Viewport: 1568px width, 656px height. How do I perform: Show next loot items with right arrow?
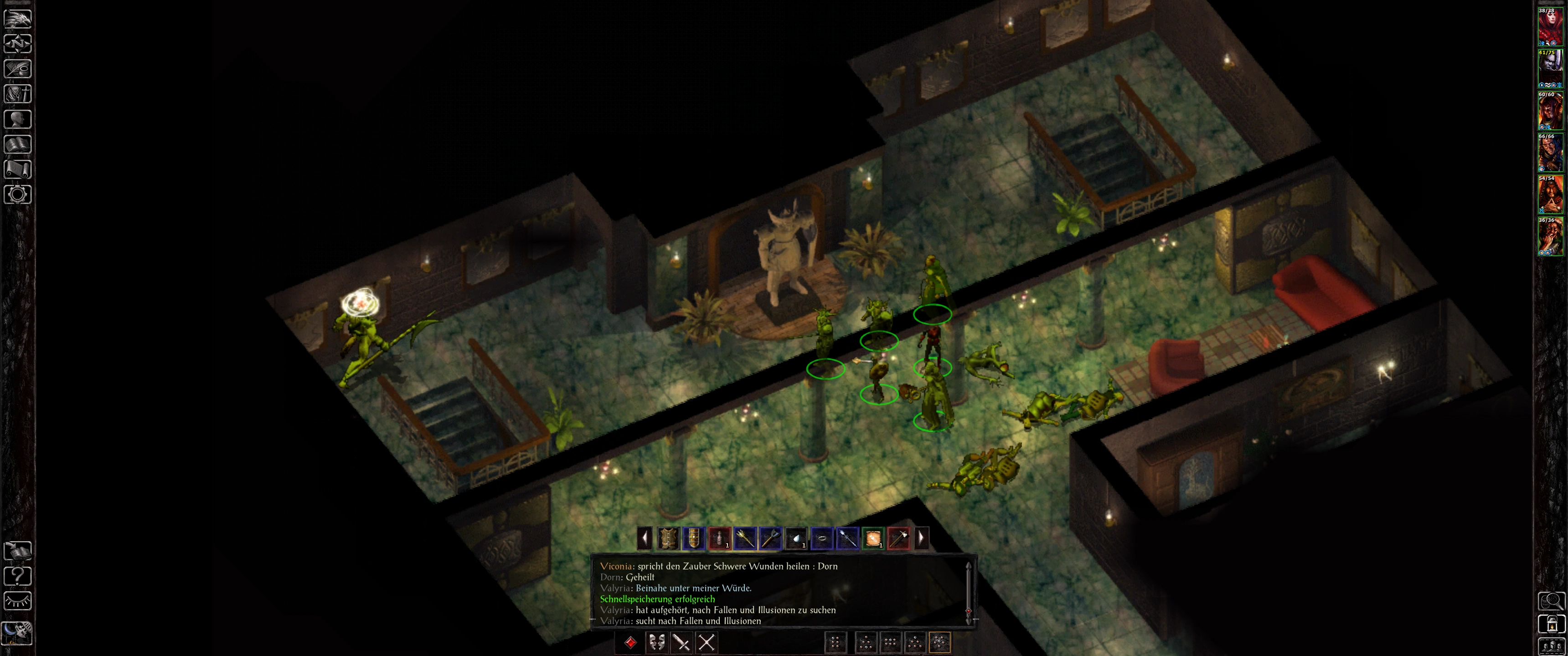click(x=921, y=538)
